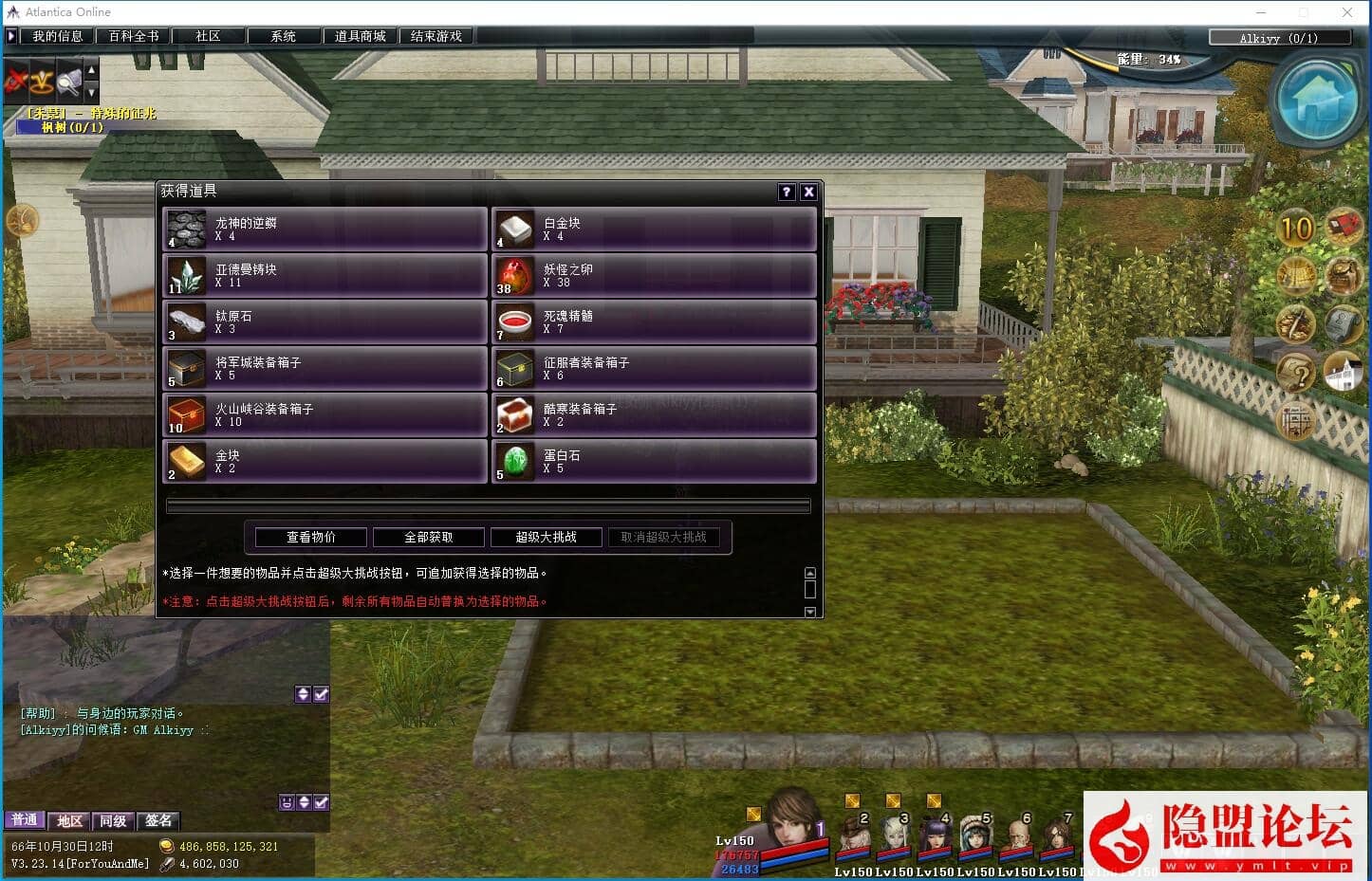Click the question mark sidebar circle icon
The height and width of the screenshot is (881, 1372).
1297,371
